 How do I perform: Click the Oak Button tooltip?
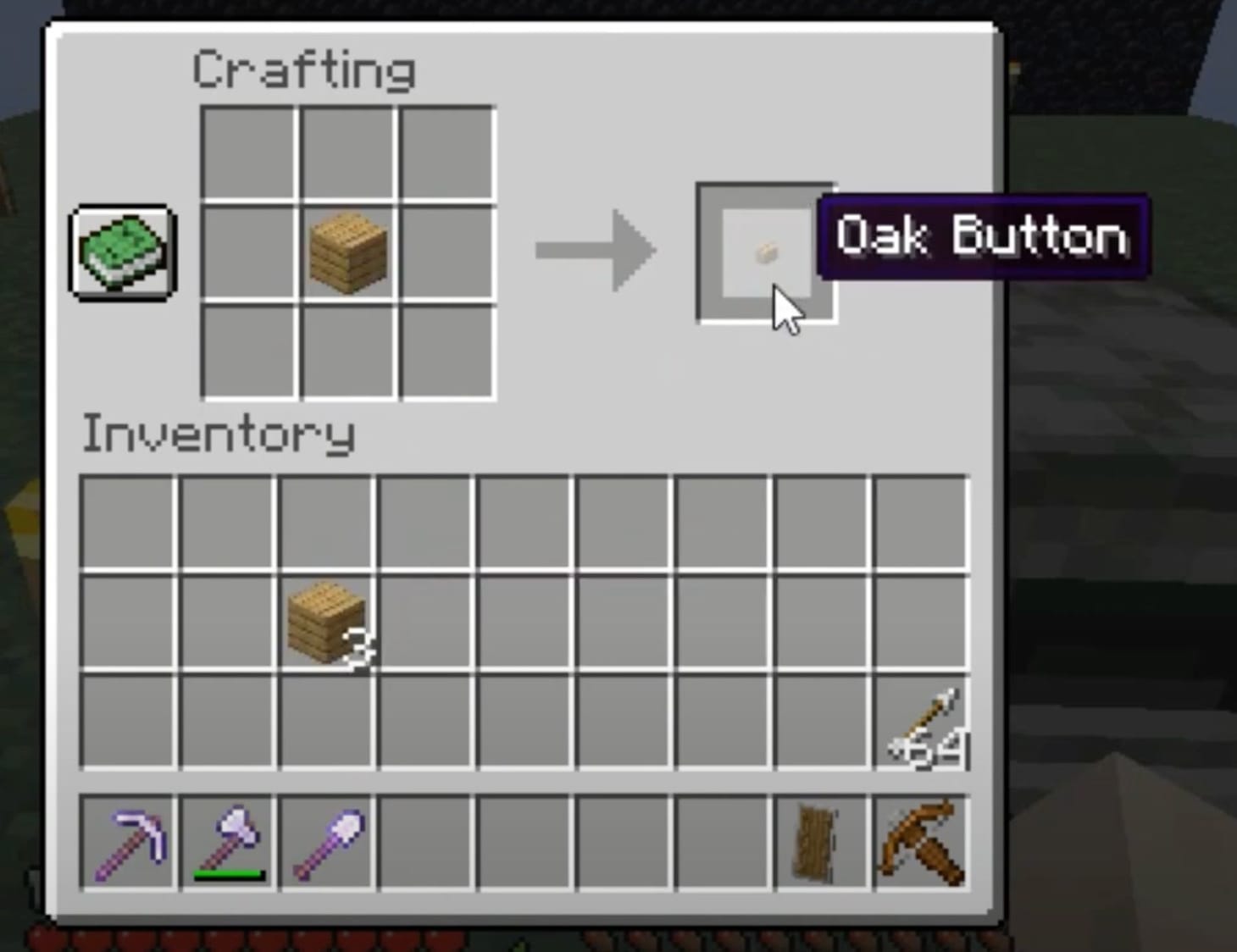coord(983,237)
